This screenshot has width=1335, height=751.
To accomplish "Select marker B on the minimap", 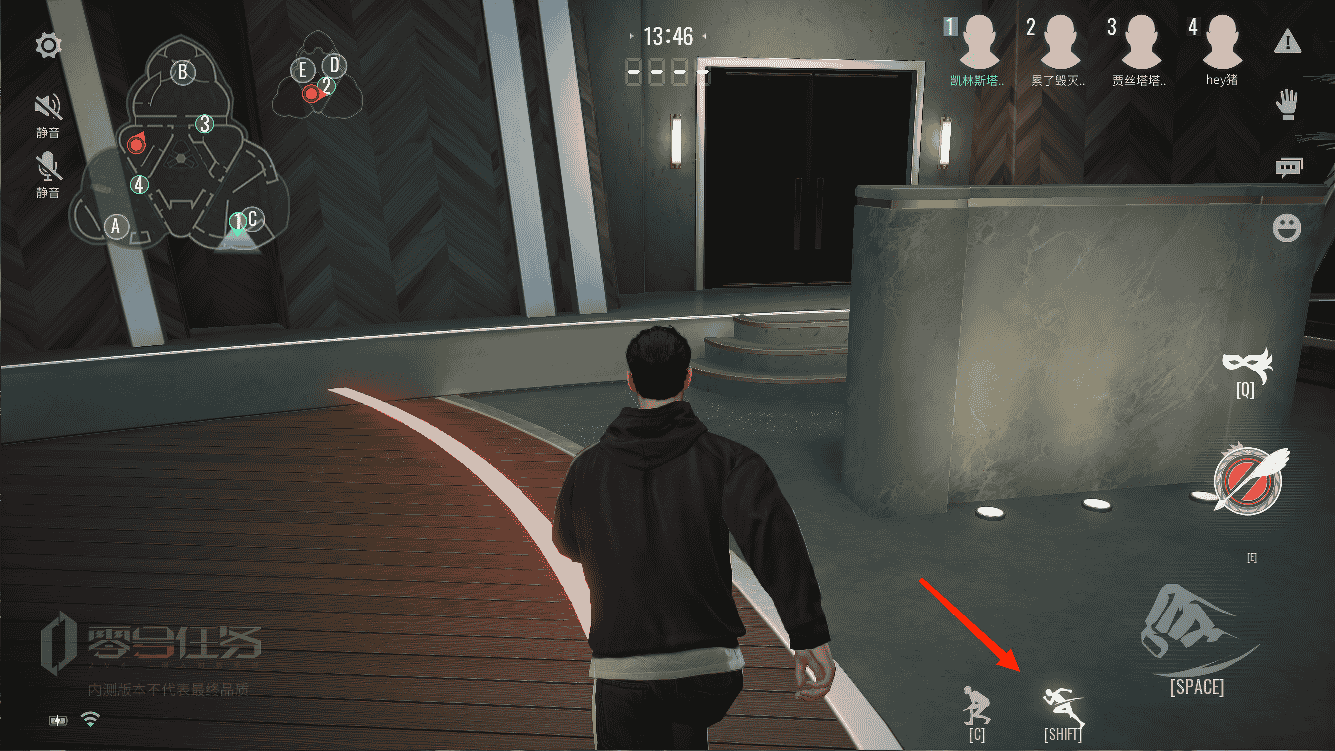I will (x=182, y=73).
